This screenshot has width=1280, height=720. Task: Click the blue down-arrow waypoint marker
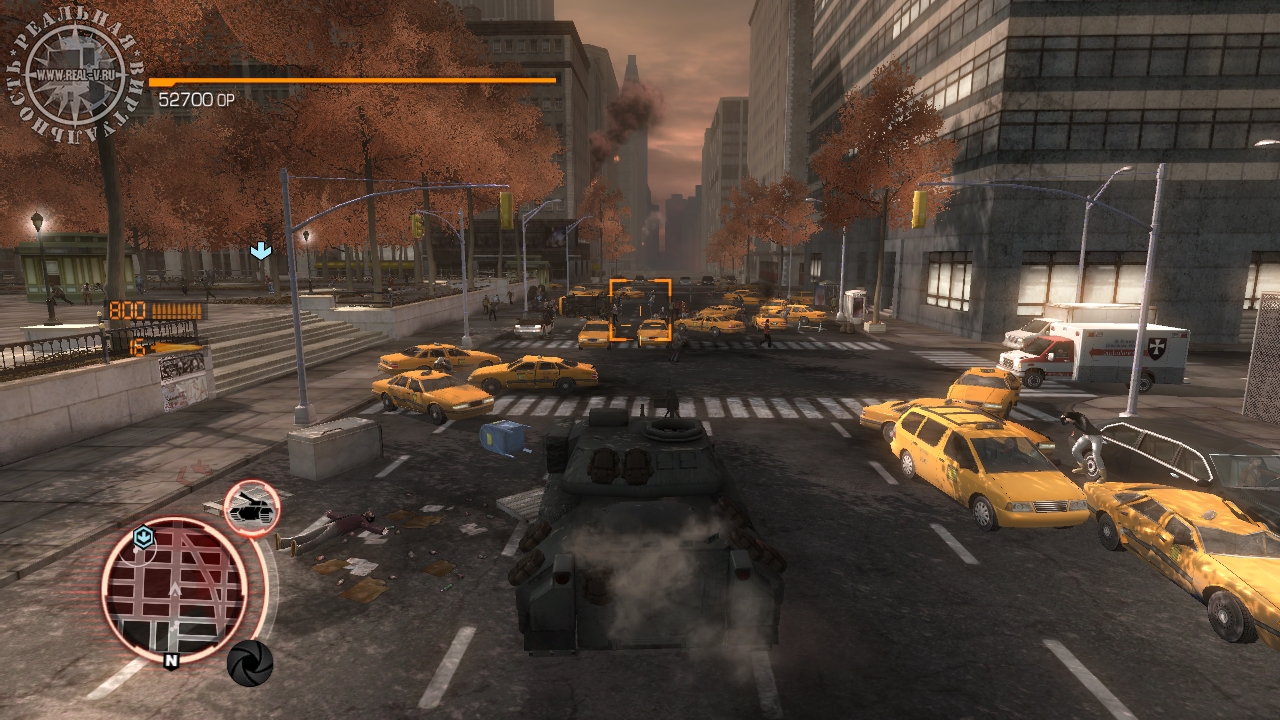coord(260,251)
